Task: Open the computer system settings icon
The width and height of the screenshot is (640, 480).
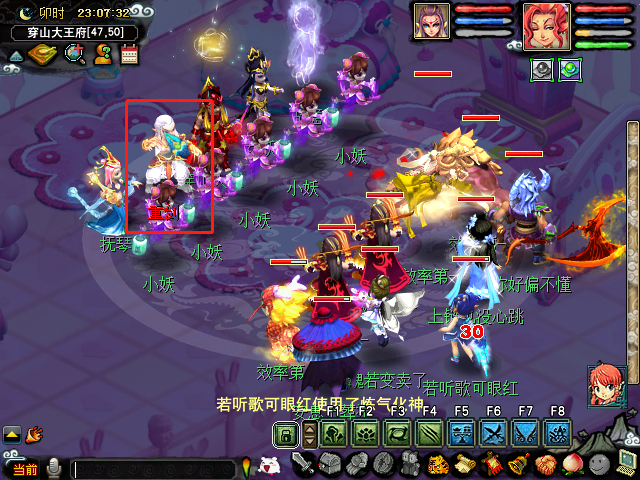Action: tap(626, 463)
